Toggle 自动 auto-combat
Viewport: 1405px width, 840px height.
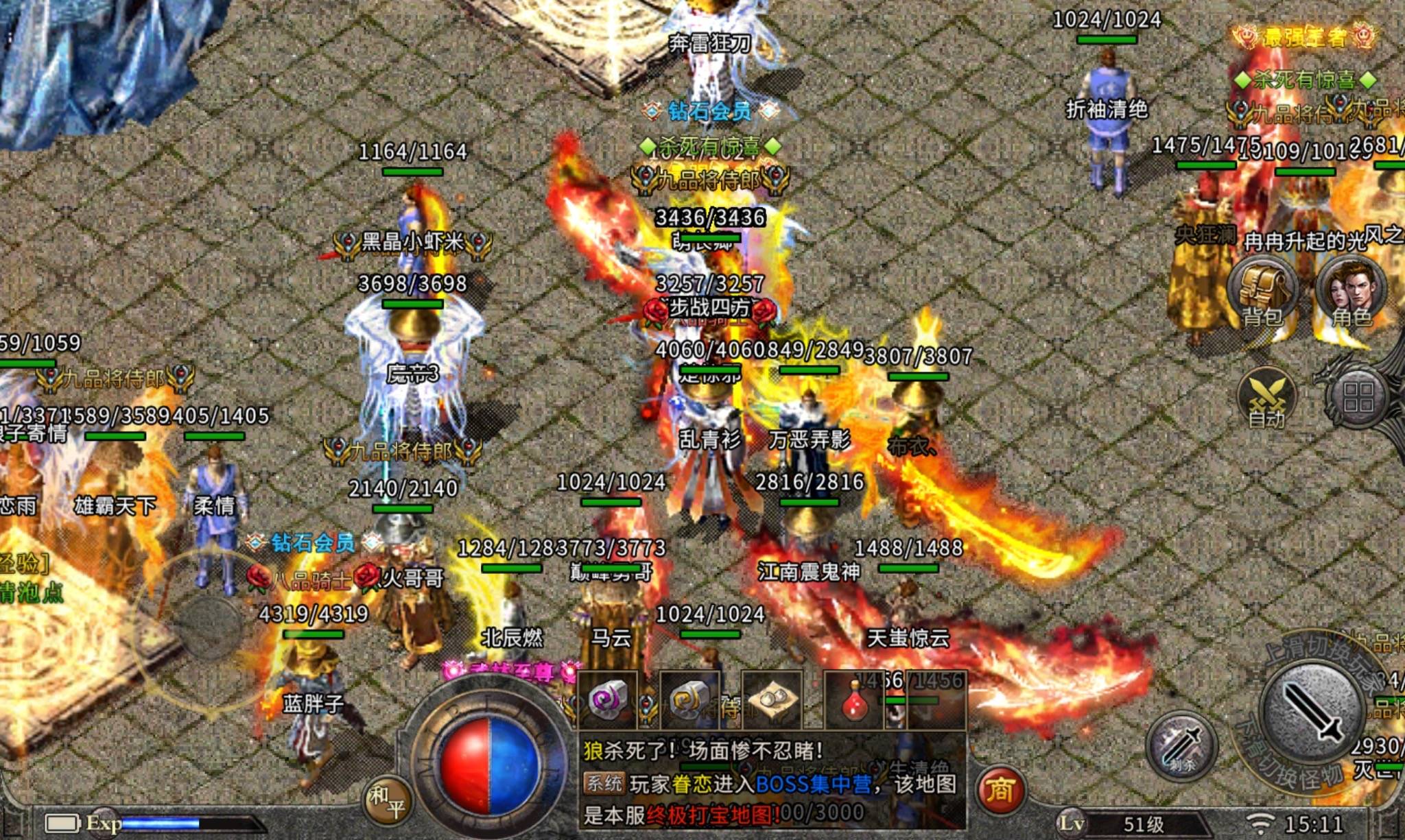[1266, 400]
